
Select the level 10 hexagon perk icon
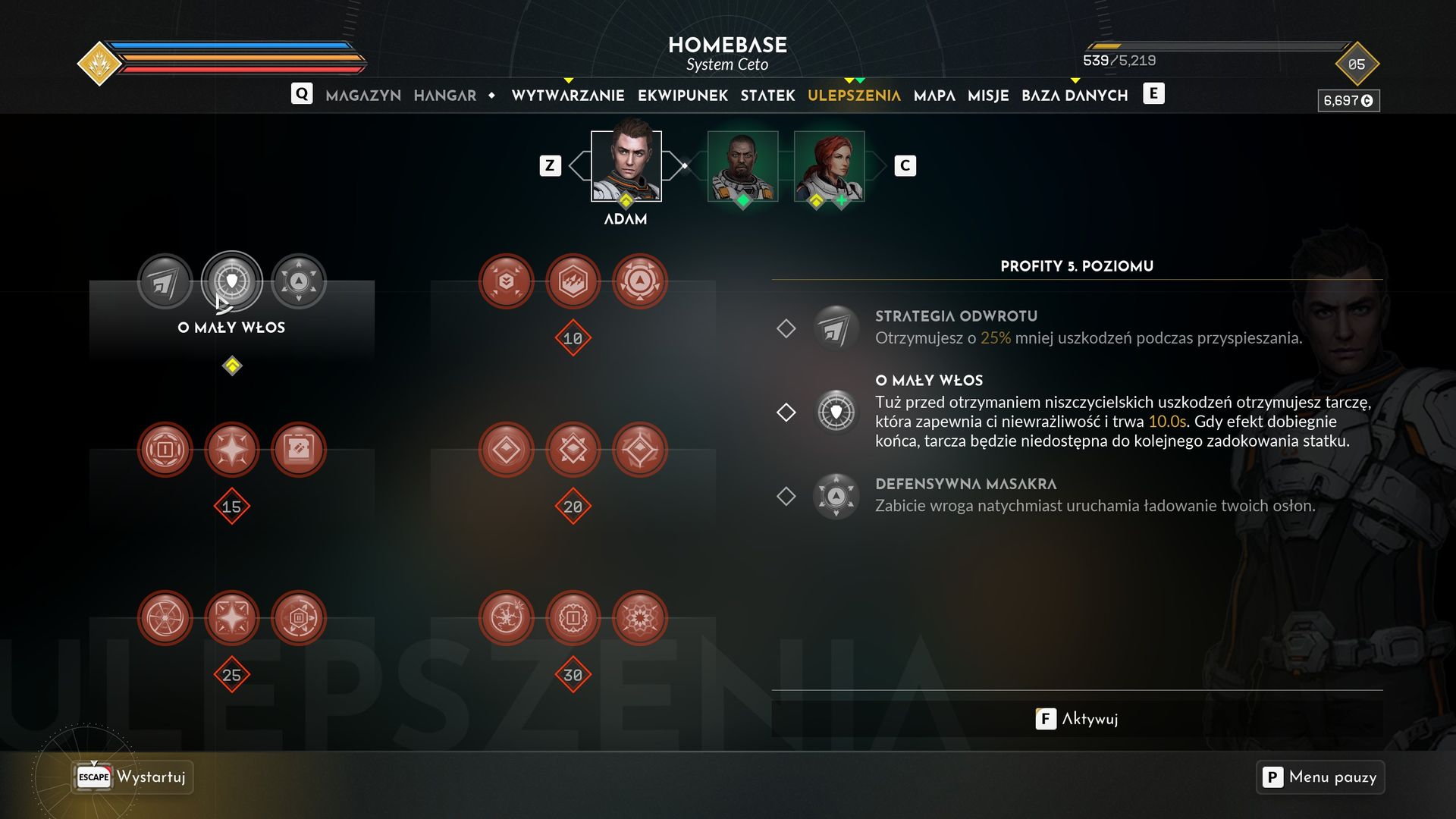[573, 282]
